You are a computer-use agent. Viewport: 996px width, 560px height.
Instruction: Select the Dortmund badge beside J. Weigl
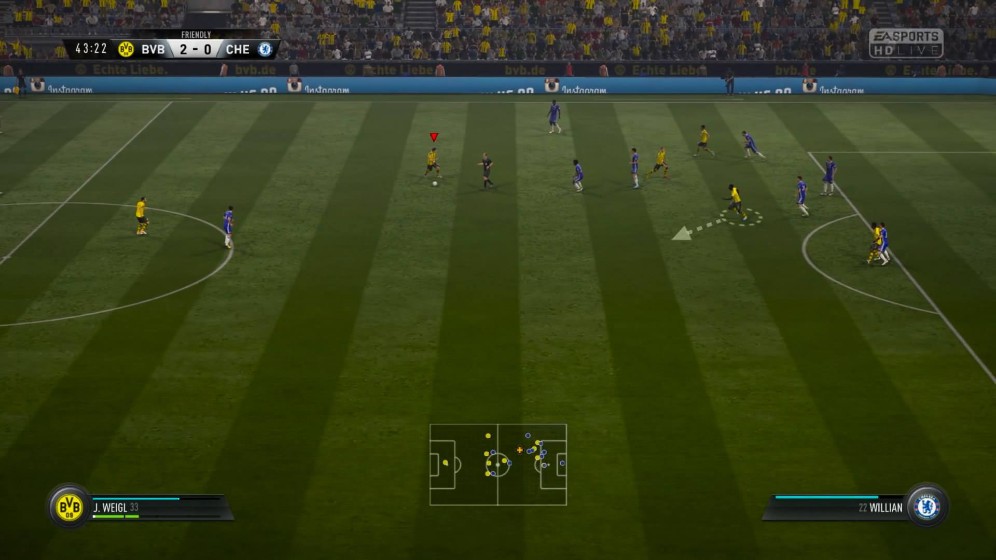(69, 507)
